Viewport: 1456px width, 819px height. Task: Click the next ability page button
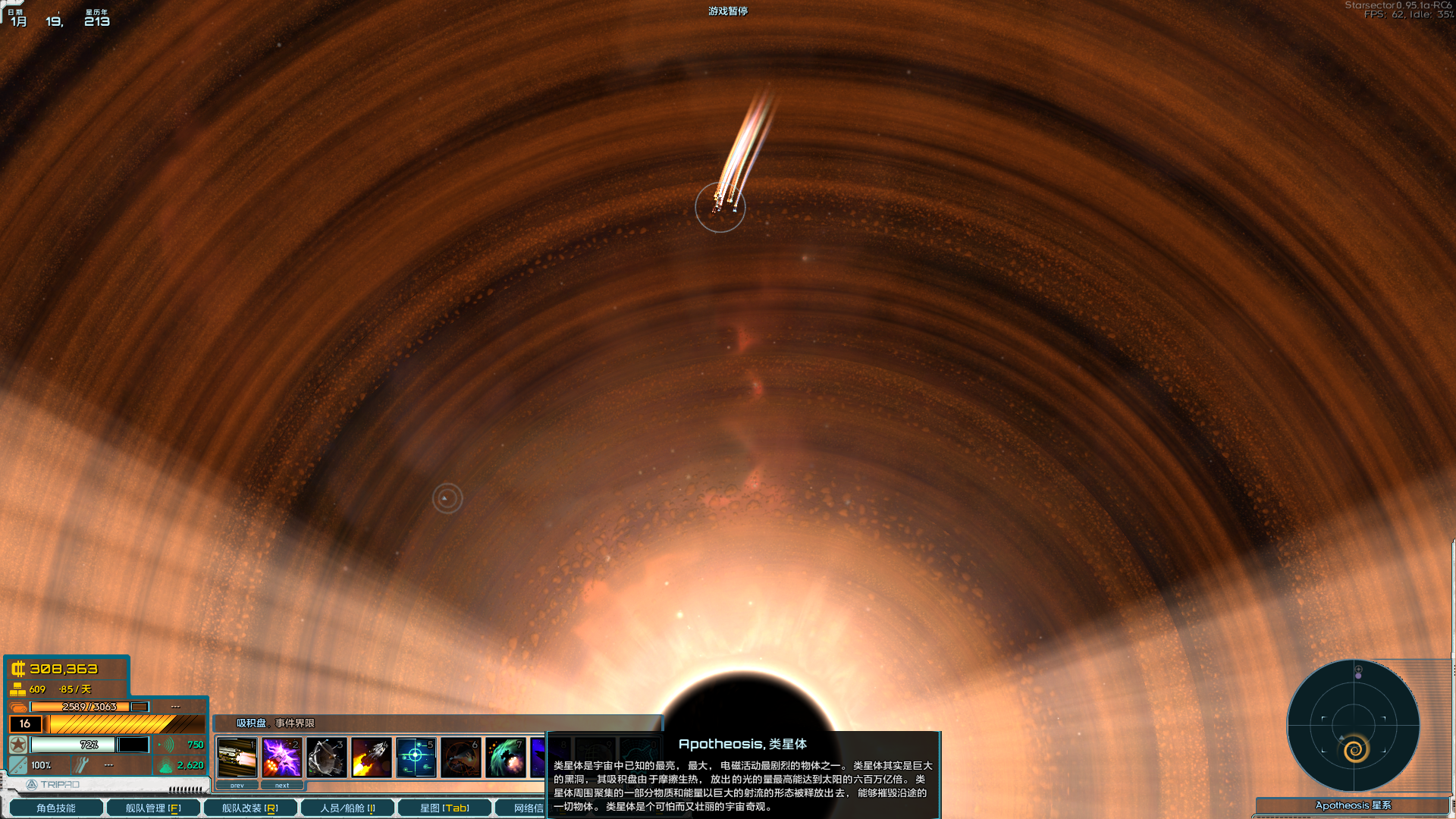[282, 784]
